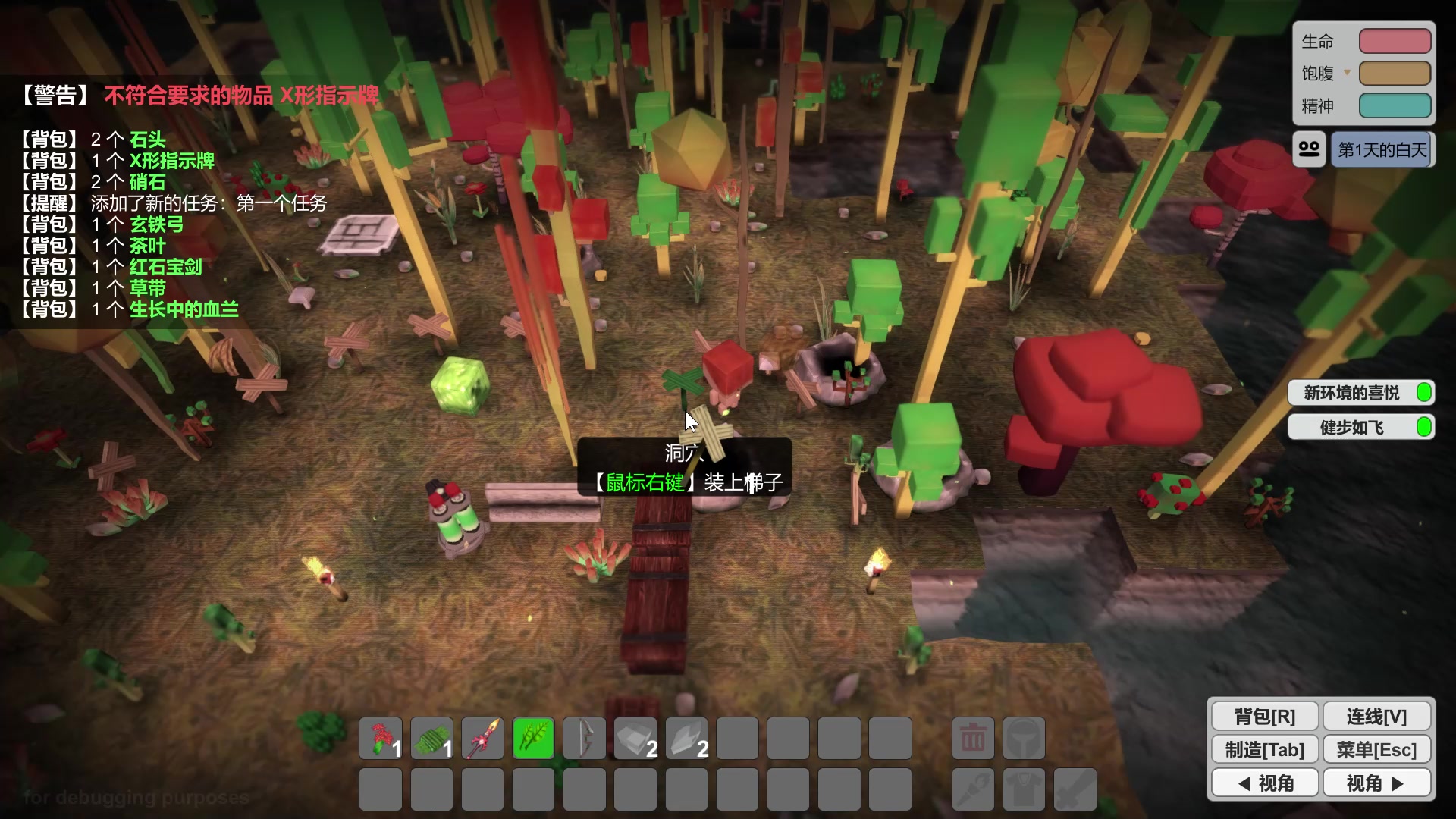The image size is (1456, 819).
Task: Select the redstone sword hotbar slot
Action: [x=482, y=738]
